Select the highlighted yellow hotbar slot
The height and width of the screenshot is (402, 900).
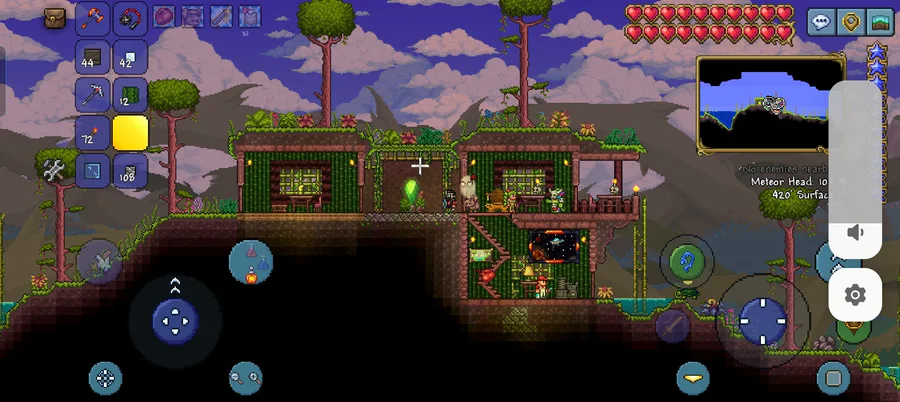coord(130,133)
